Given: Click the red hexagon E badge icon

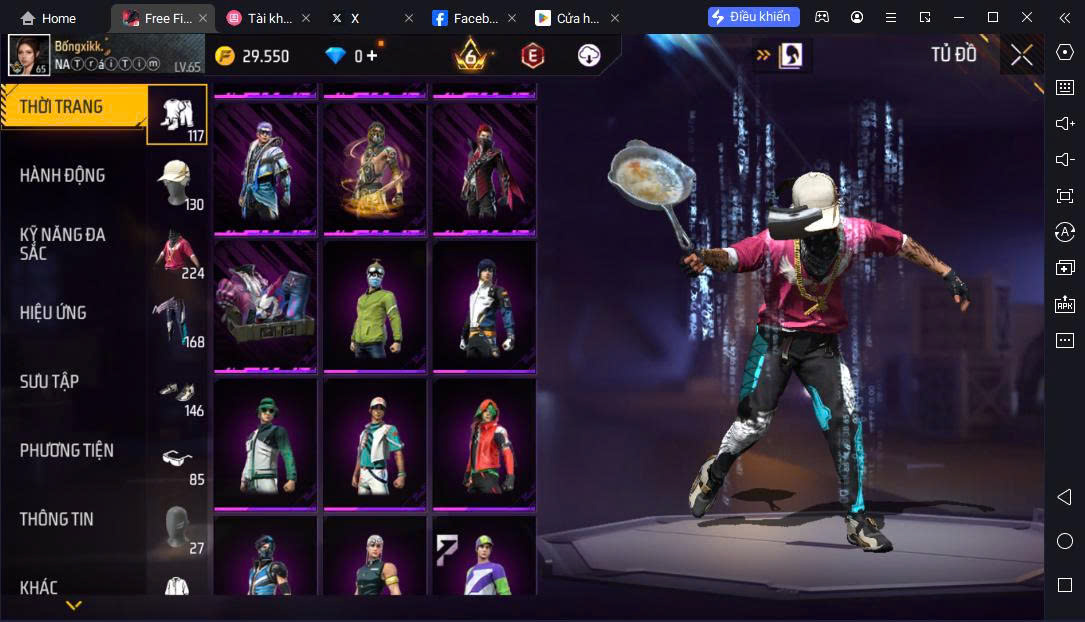Looking at the screenshot, I should tap(533, 56).
